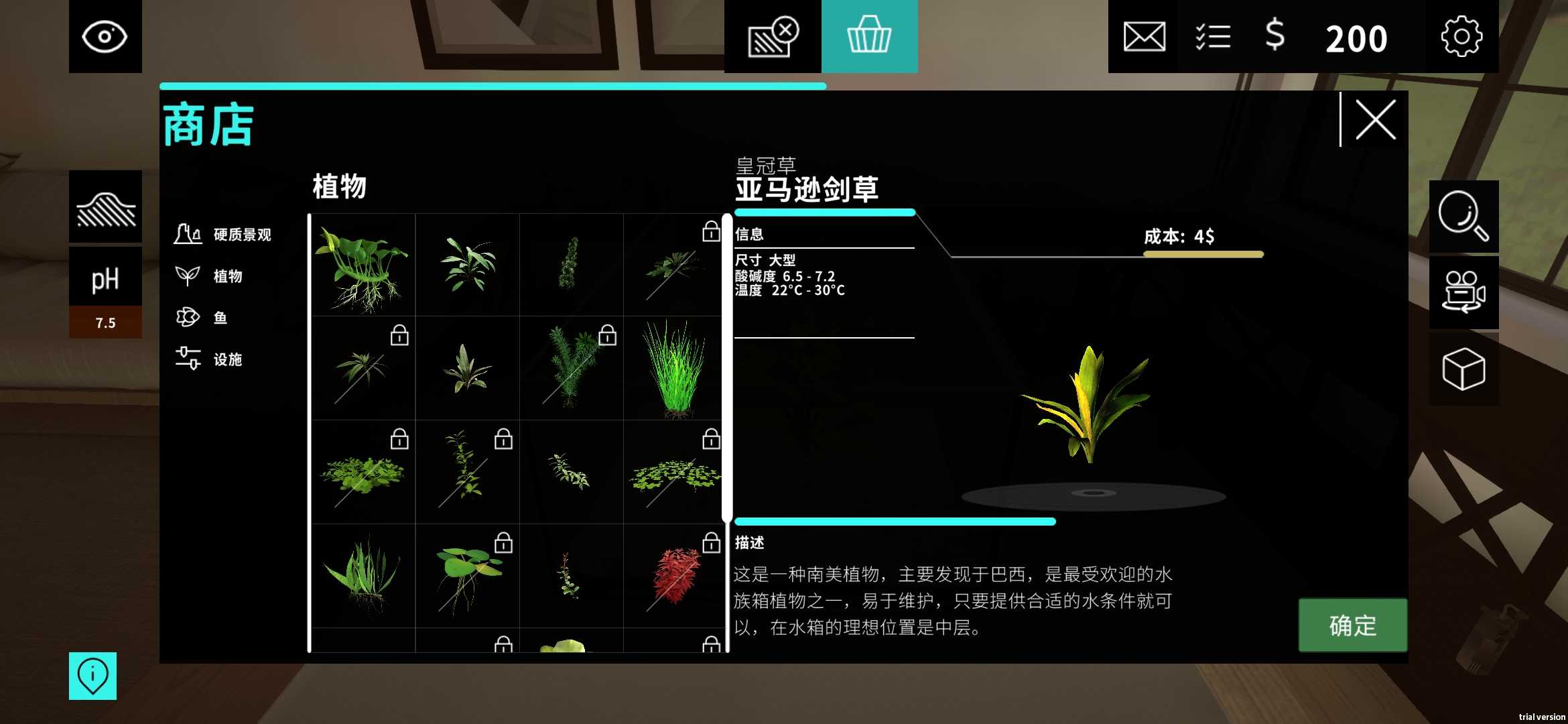The image size is (1568, 724).
Task: Open the objectives checklist icon
Action: pyautogui.click(x=1213, y=37)
